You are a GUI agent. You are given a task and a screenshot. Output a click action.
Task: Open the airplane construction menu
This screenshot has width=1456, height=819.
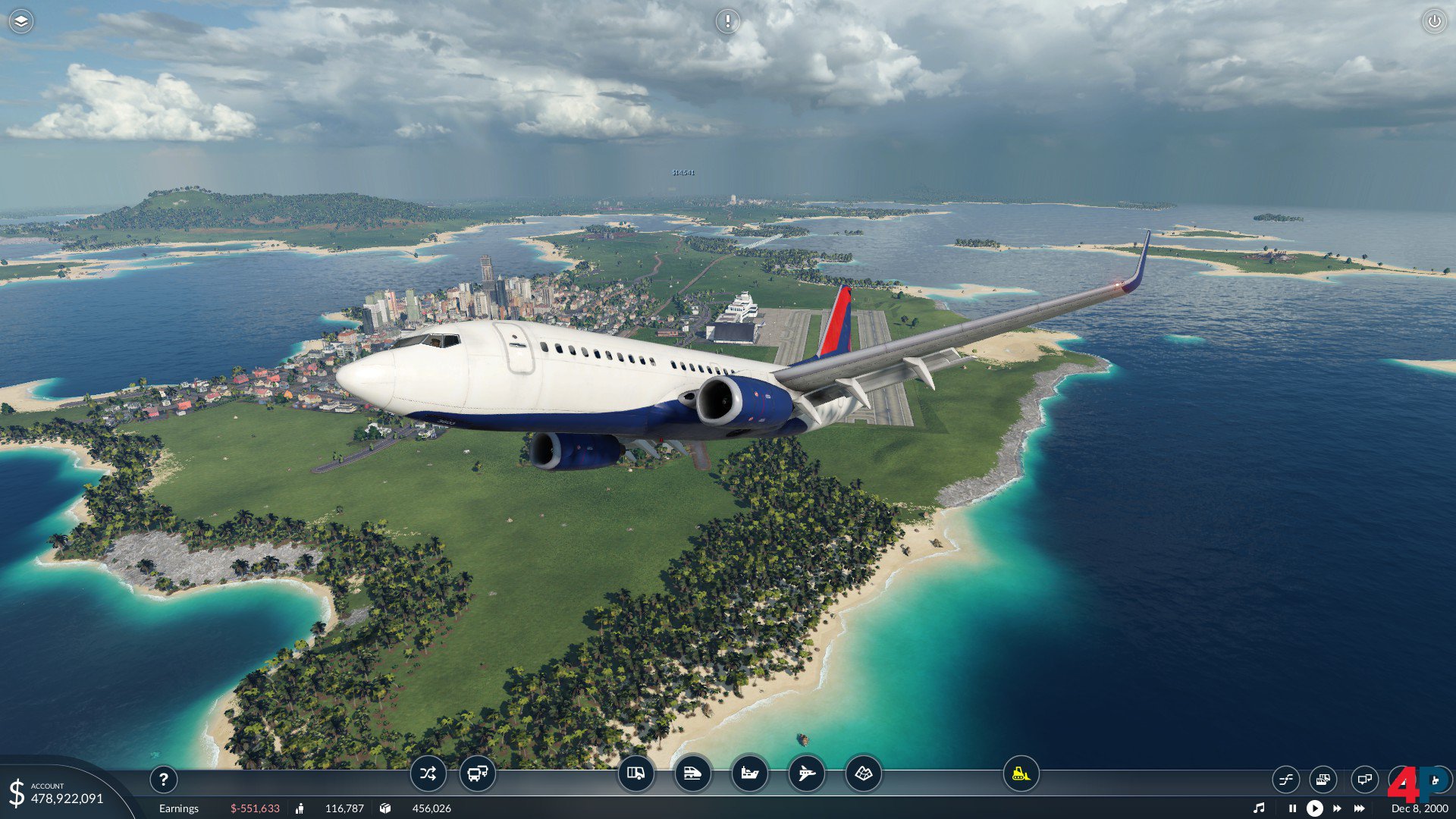point(806,773)
